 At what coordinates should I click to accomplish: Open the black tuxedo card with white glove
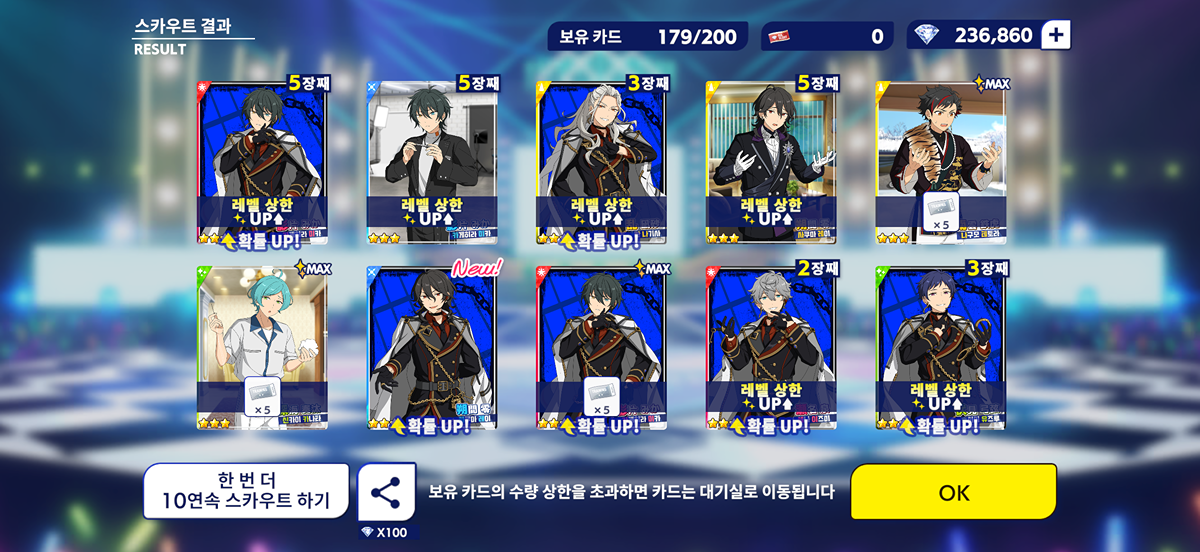click(771, 163)
